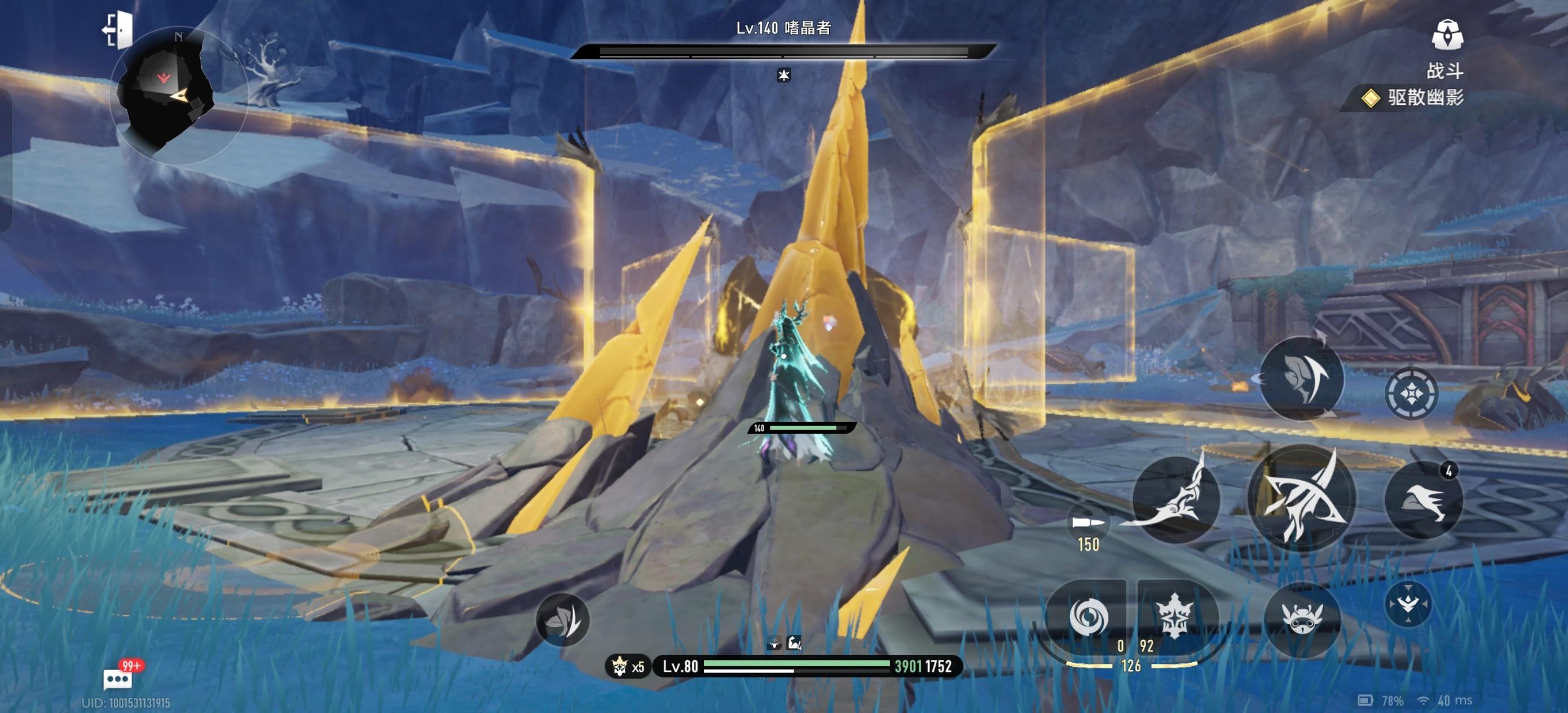Open the 战斗 combat icon

coord(1446,36)
